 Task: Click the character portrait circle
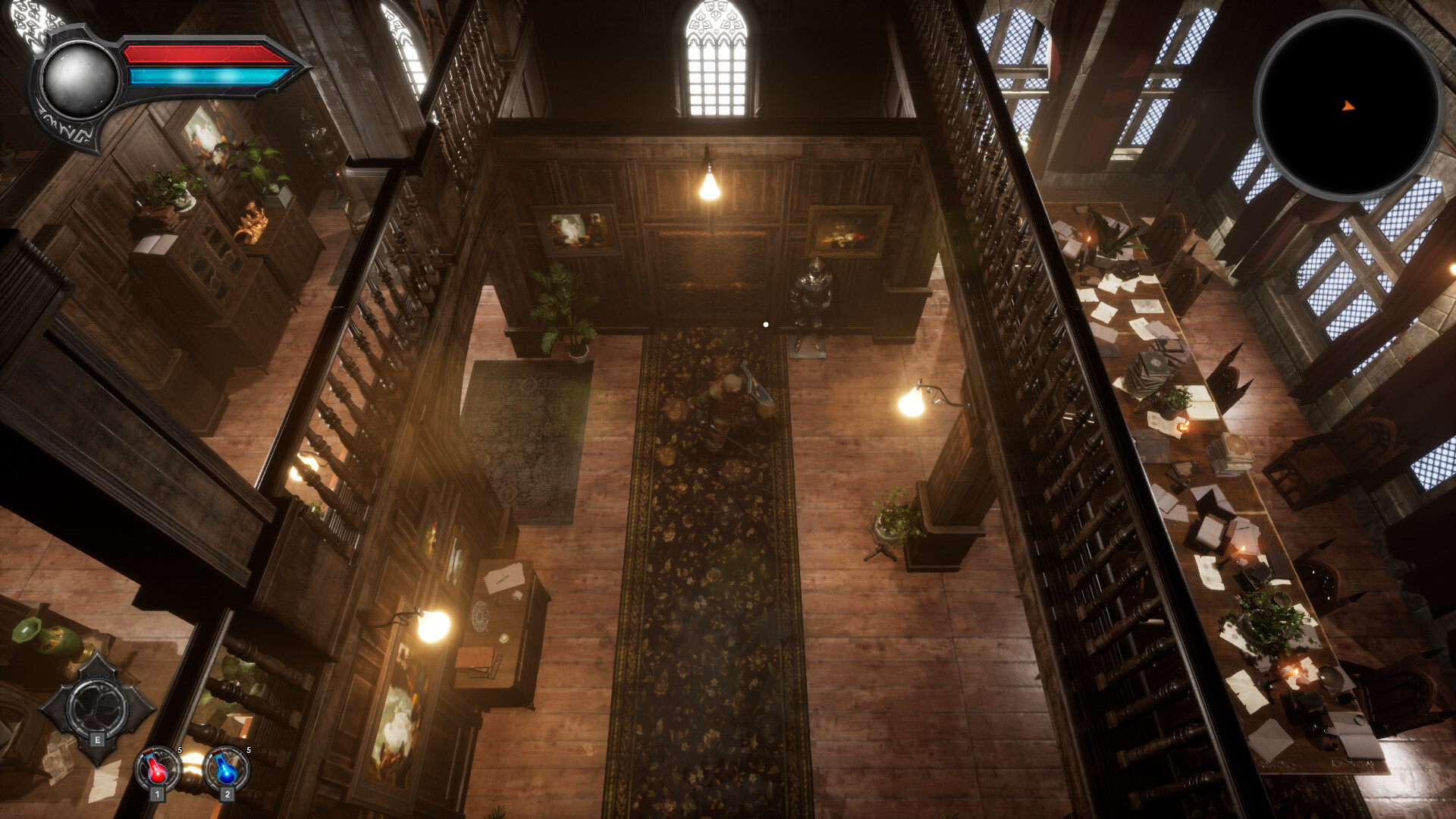coord(78,76)
